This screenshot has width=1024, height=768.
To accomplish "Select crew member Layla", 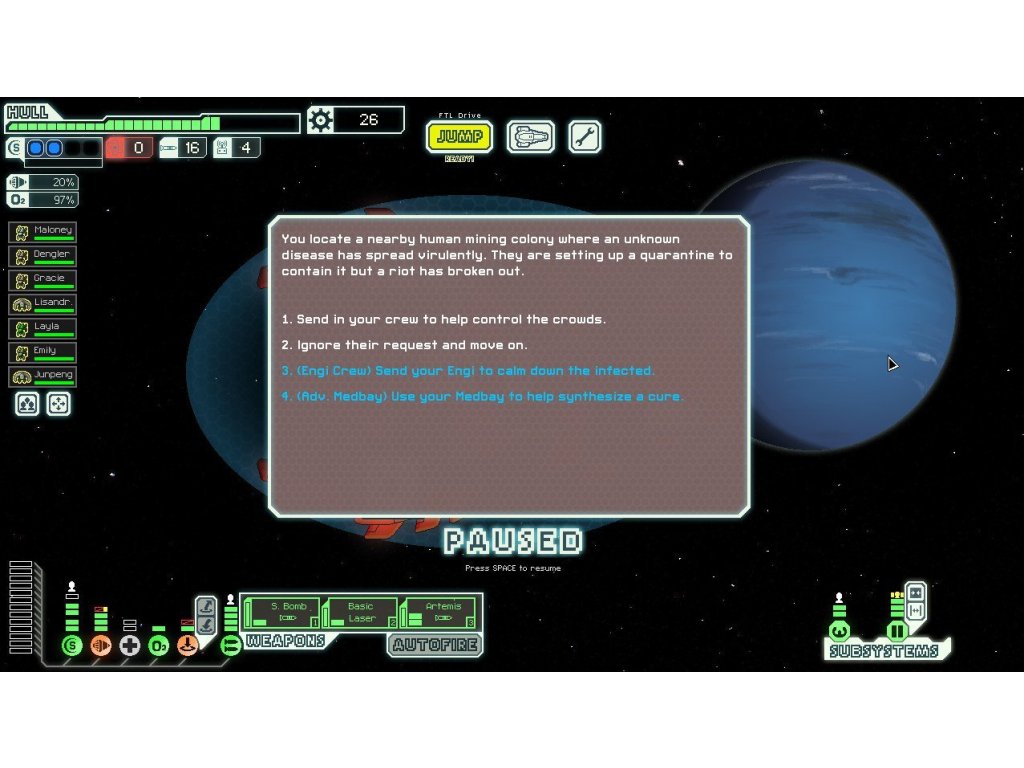I will tap(43, 328).
